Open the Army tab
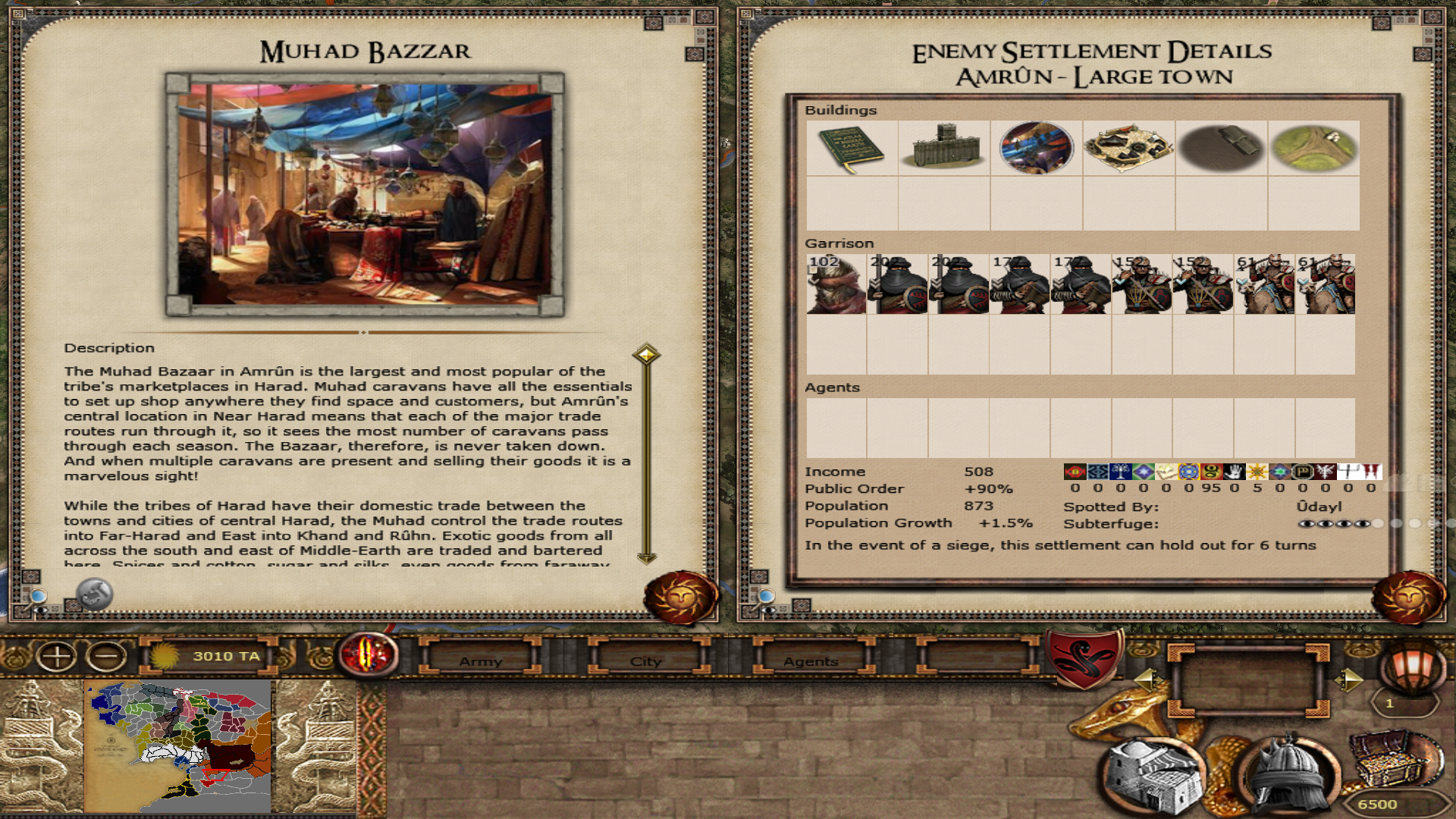The image size is (1456, 819). click(x=481, y=661)
